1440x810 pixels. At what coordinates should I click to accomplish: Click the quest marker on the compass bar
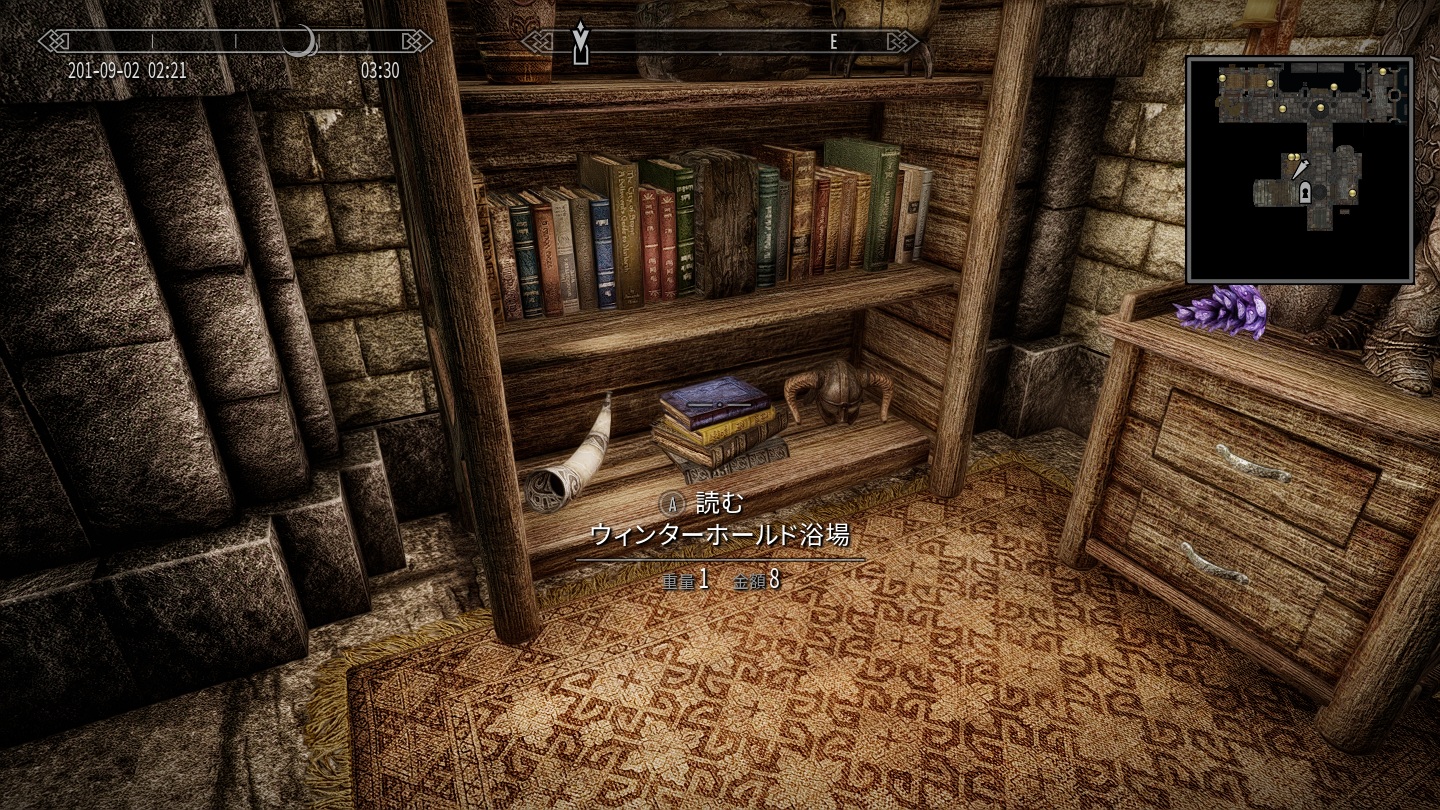pos(580,42)
